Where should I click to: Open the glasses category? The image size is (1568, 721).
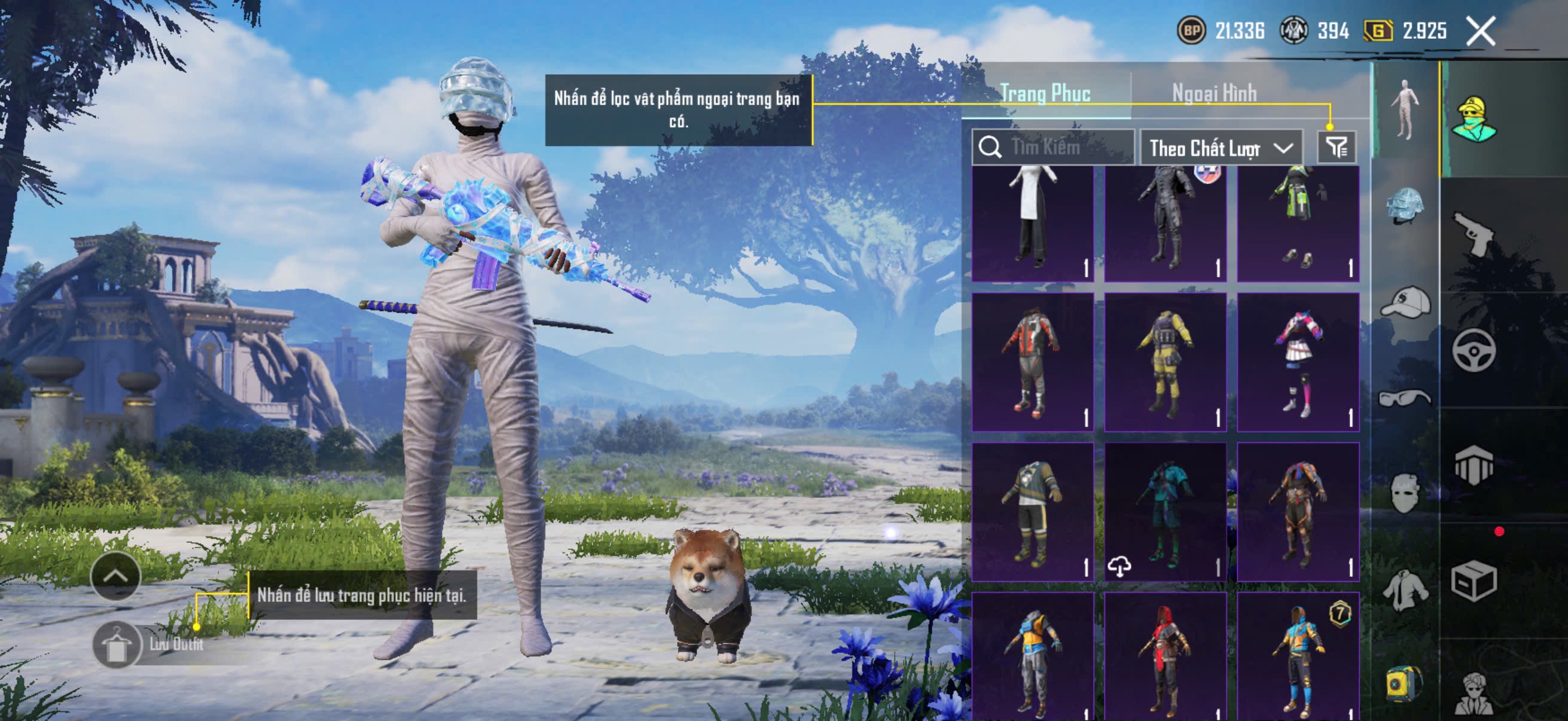point(1405,399)
